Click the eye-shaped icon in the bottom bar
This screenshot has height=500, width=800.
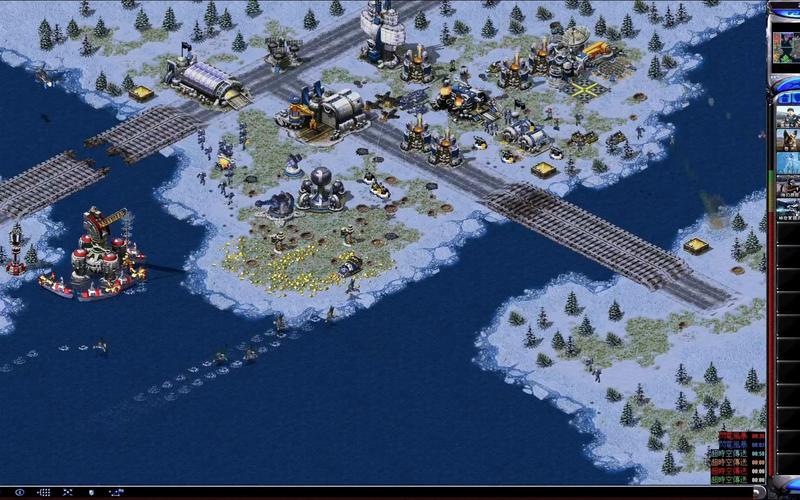[x=19, y=492]
